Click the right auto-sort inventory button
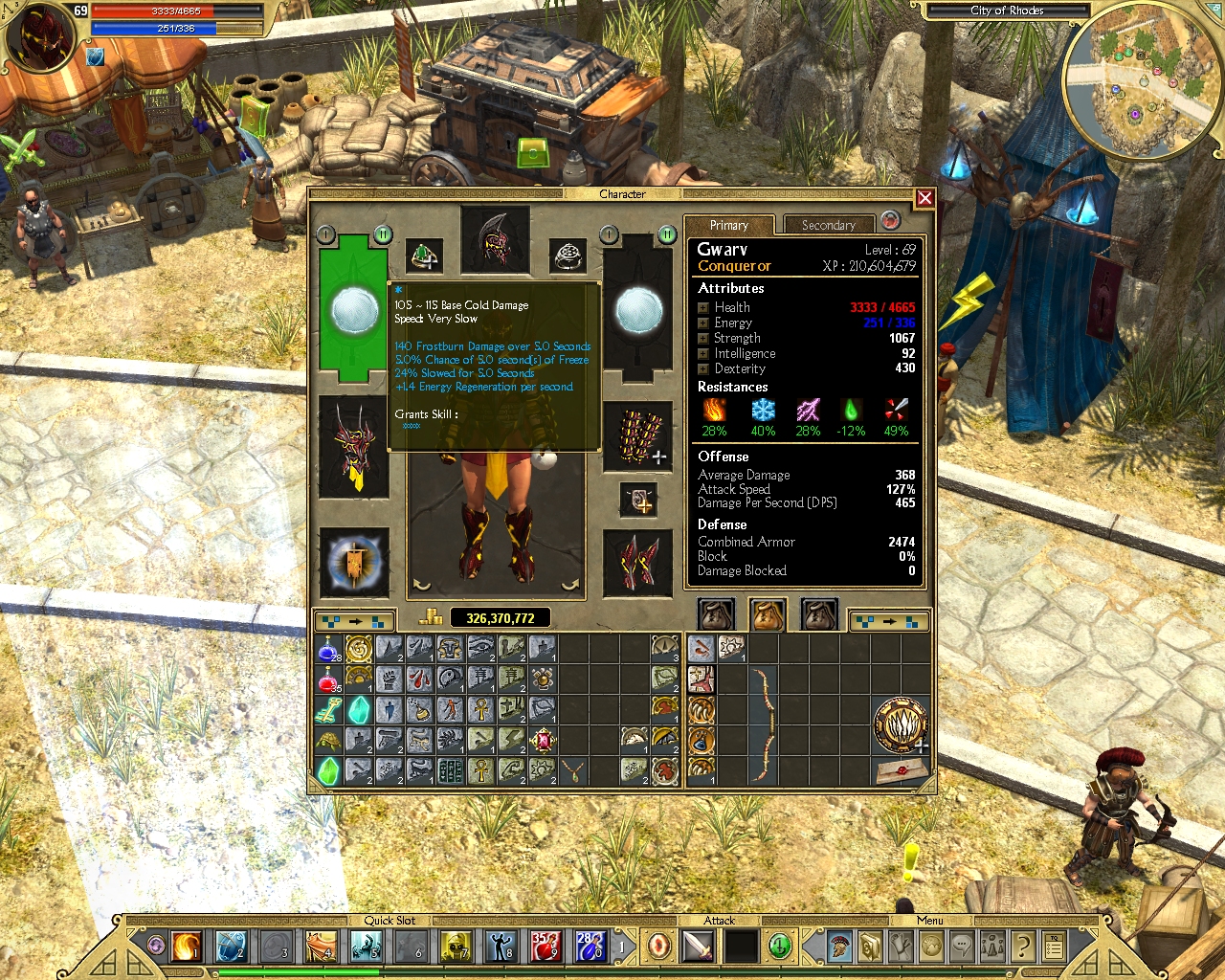The width and height of the screenshot is (1225, 980). pos(889,620)
